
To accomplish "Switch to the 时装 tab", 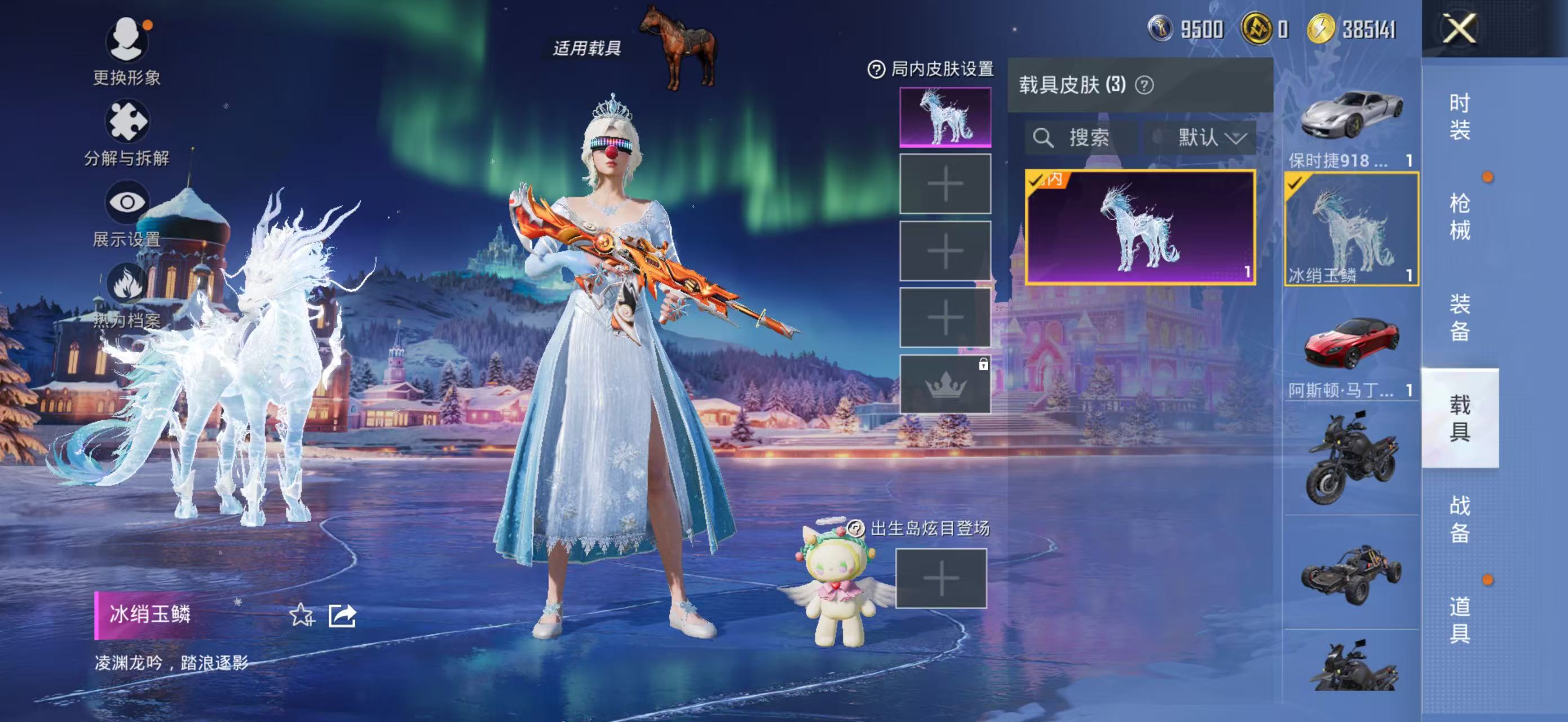I will [x=1459, y=116].
